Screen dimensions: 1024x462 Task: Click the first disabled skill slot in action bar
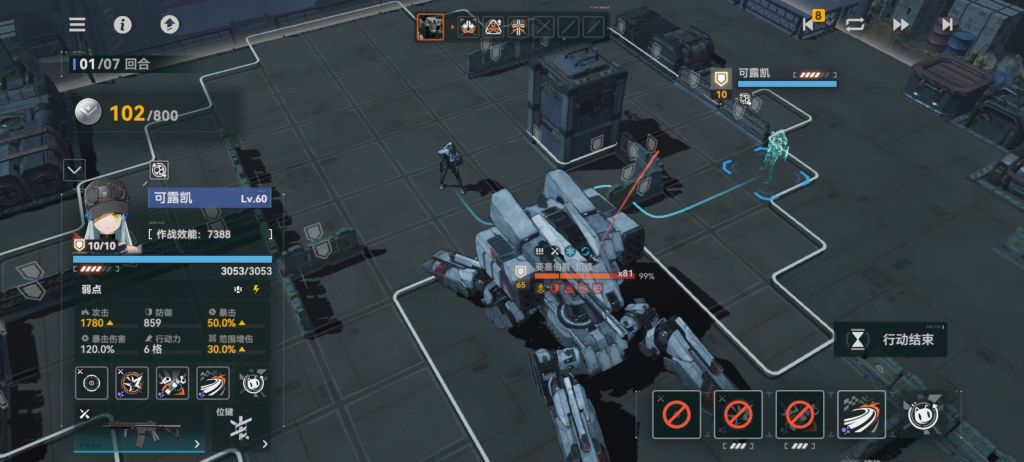pos(676,413)
